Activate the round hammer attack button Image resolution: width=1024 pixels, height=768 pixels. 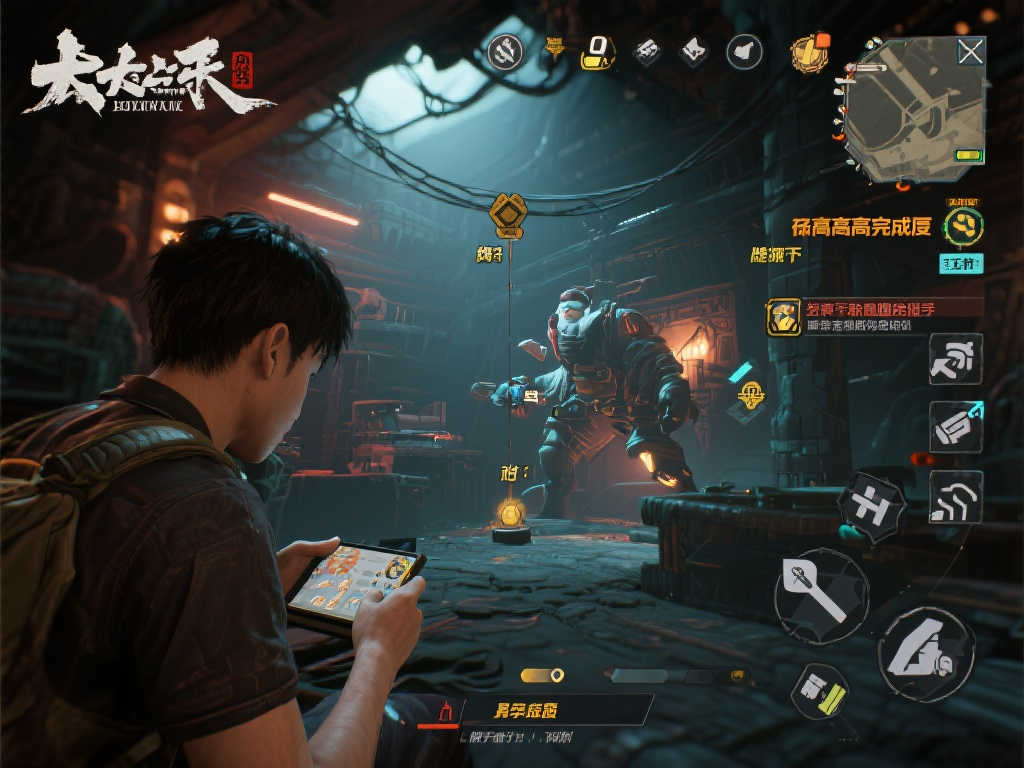click(821, 596)
